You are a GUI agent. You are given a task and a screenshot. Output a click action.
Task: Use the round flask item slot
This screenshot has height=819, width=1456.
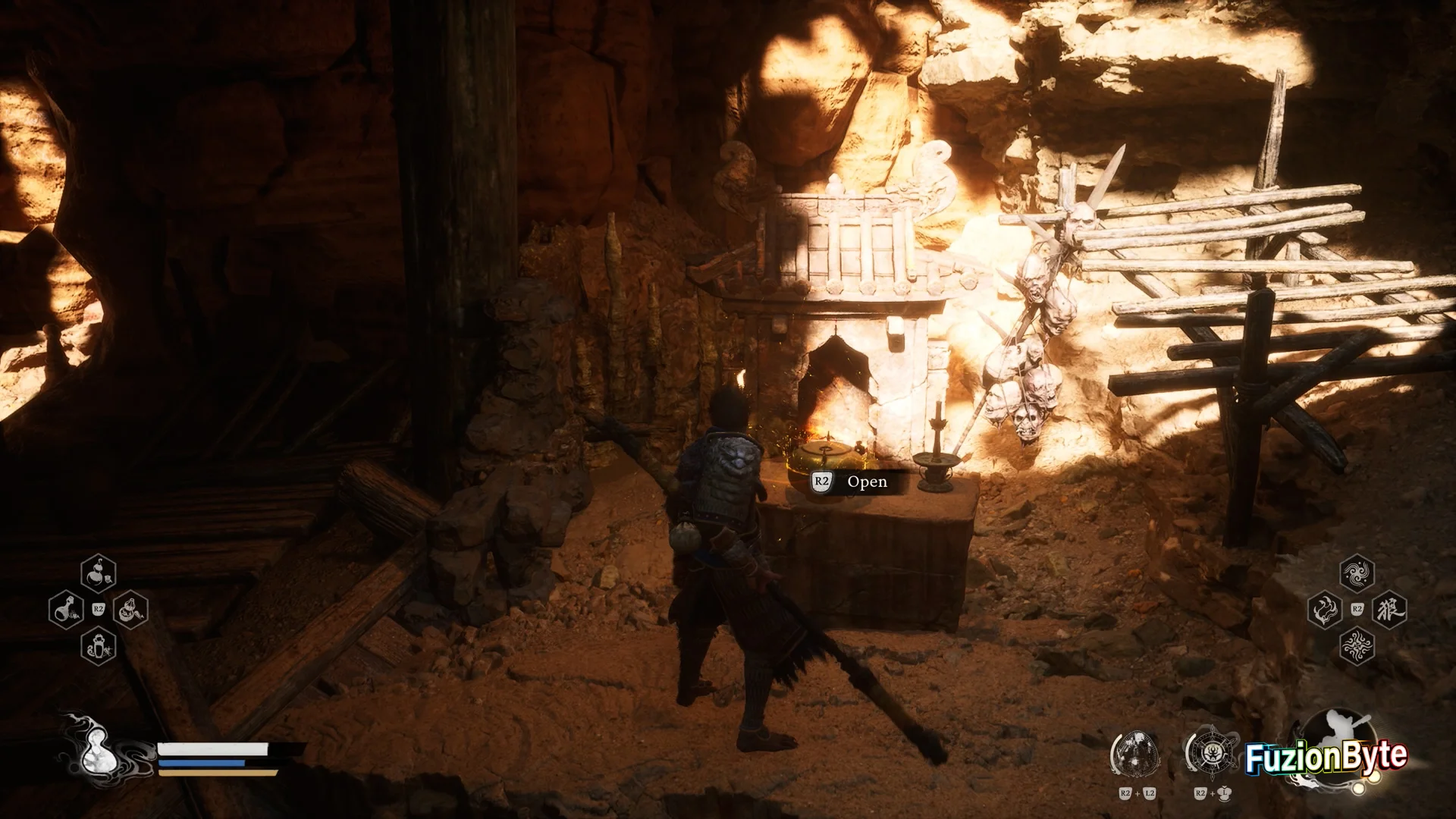pos(66,610)
